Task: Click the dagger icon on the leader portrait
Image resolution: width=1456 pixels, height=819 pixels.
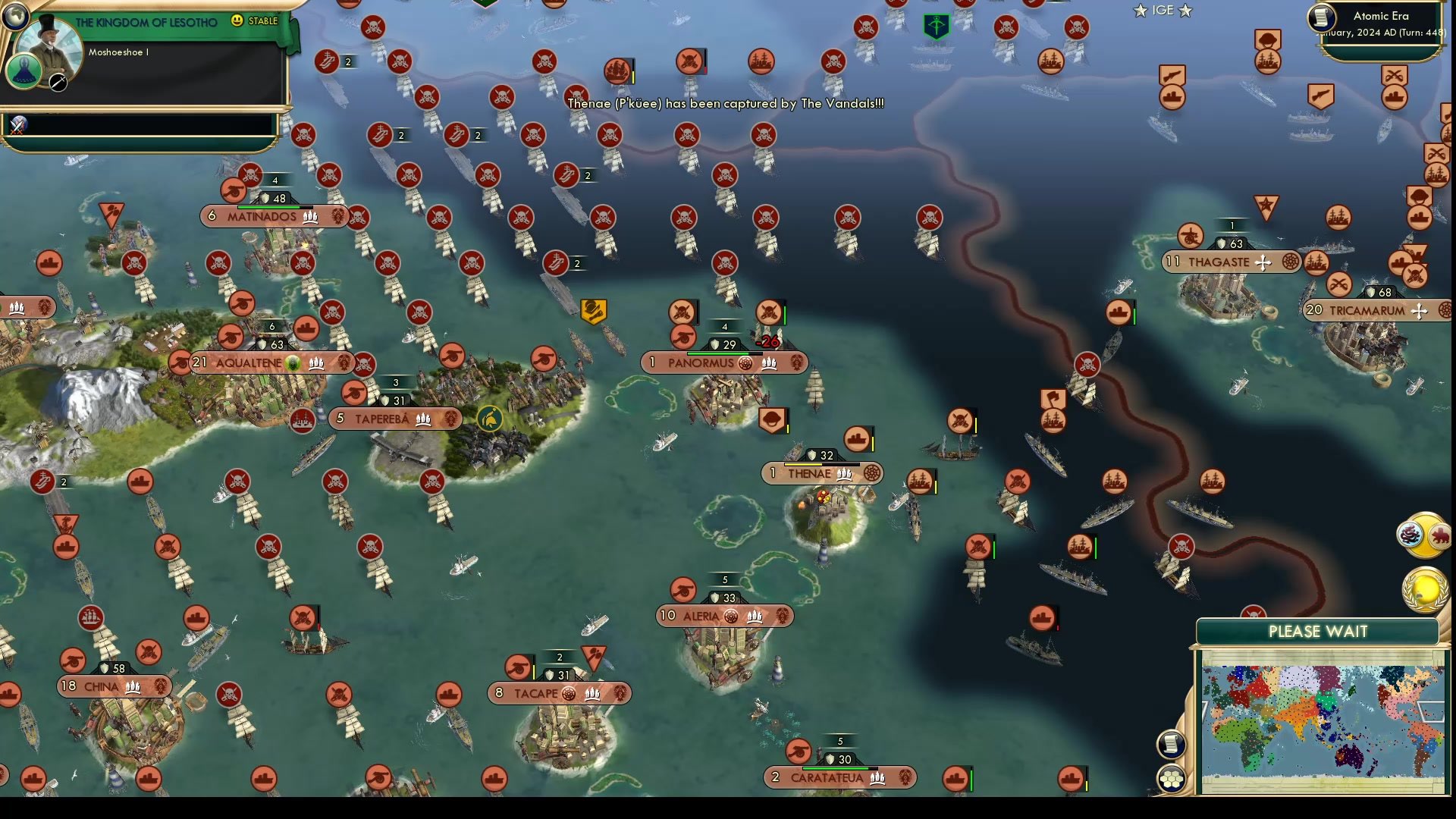Action: click(x=58, y=83)
